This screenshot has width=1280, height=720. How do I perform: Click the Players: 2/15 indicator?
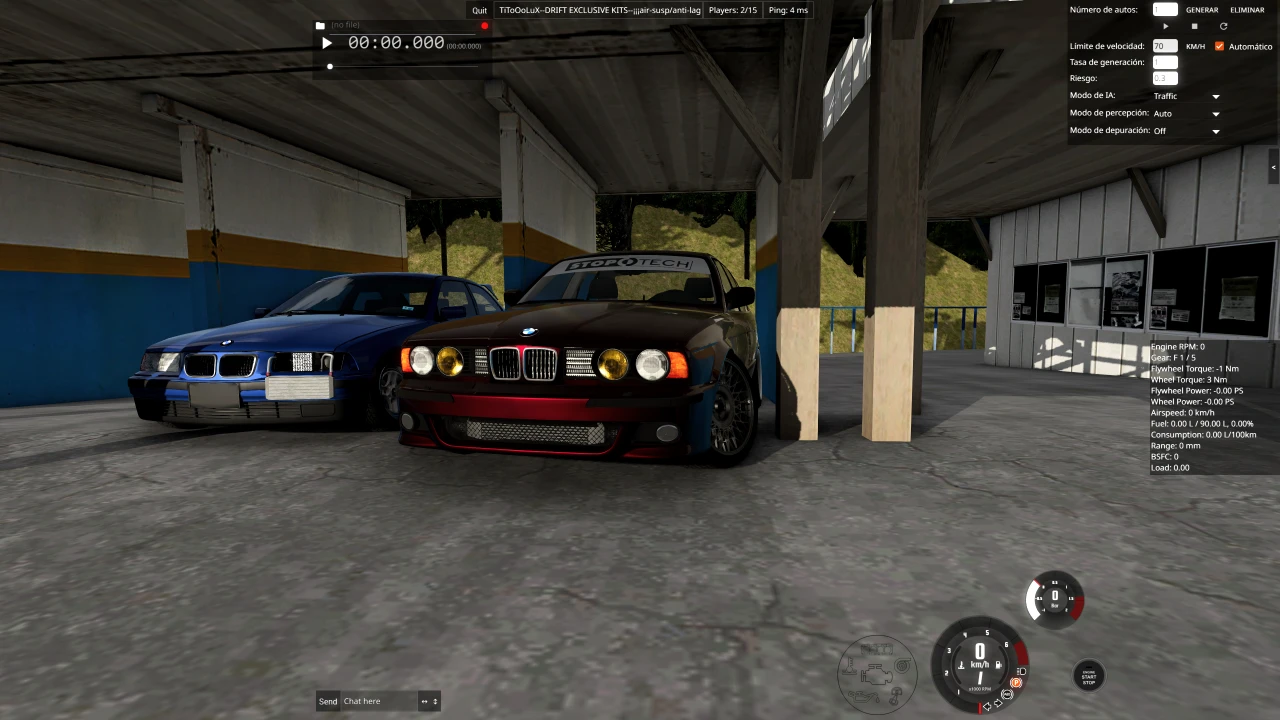732,10
